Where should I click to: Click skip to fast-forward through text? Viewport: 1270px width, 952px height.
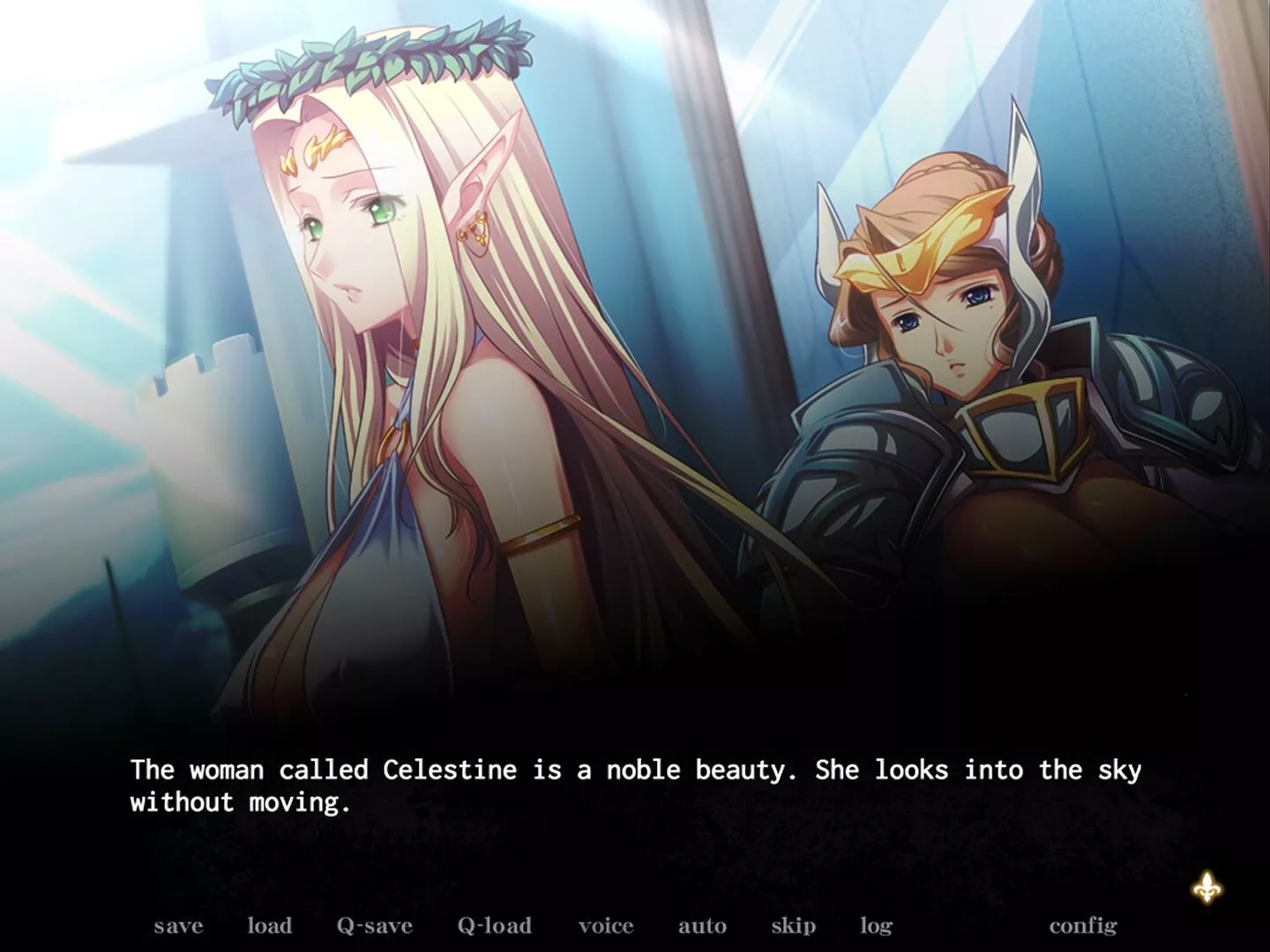click(792, 926)
